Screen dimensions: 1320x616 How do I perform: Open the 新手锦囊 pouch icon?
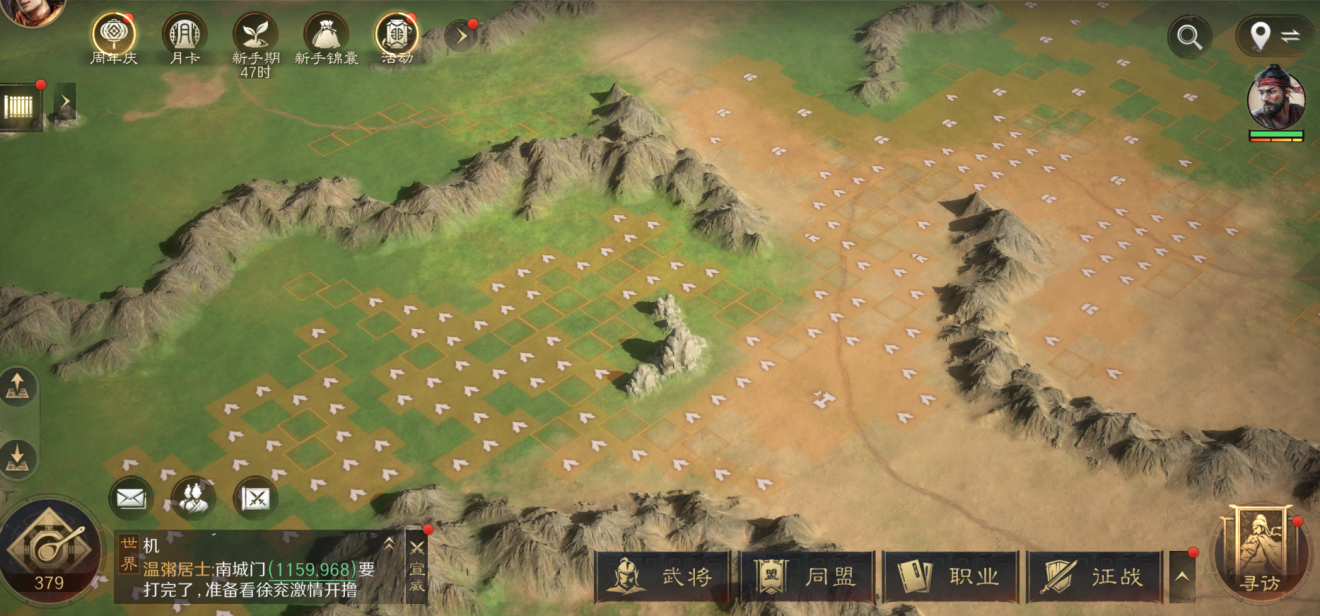pyautogui.click(x=326, y=36)
